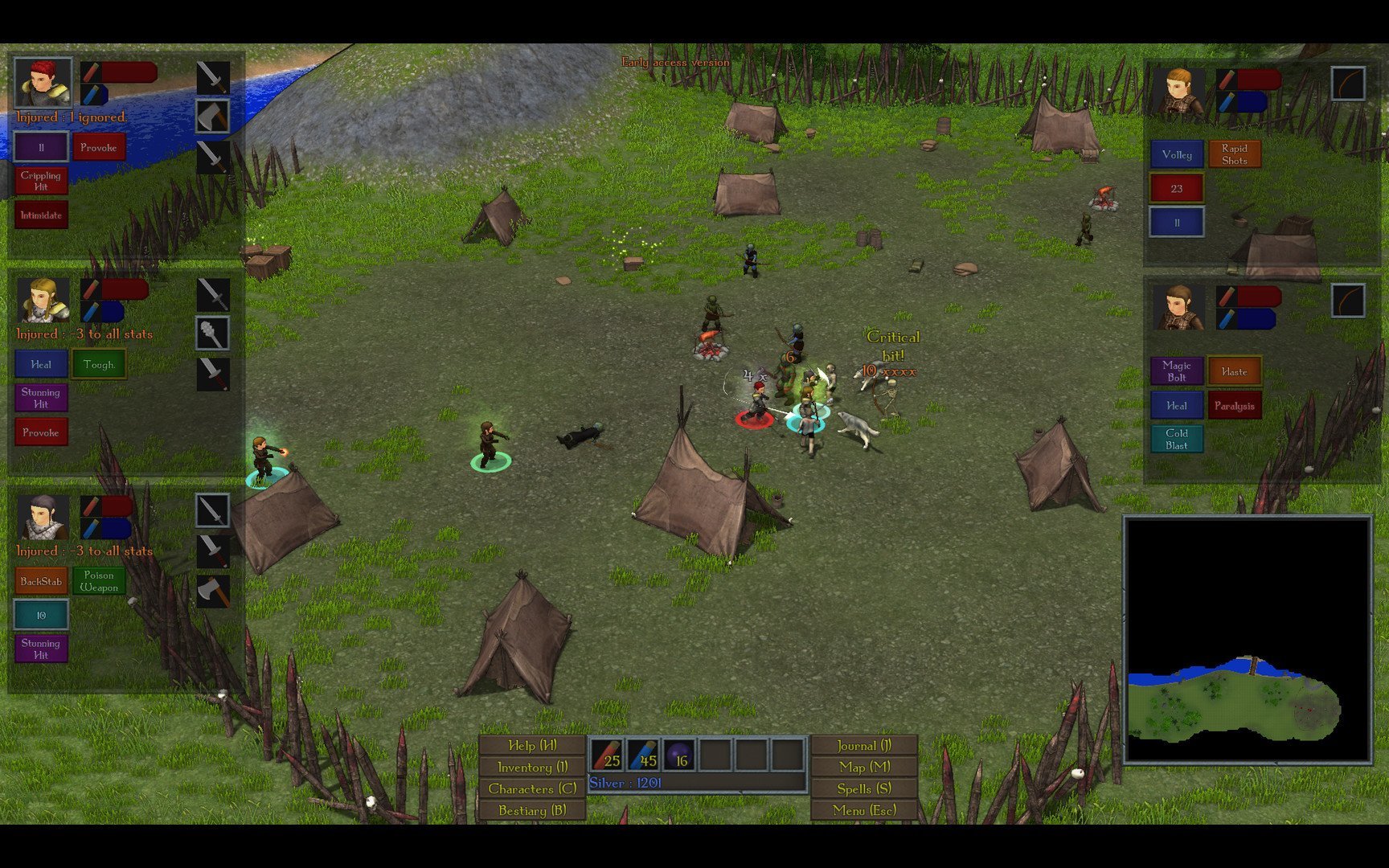
Task: Activate Rapid Shots
Action: click(x=1235, y=154)
